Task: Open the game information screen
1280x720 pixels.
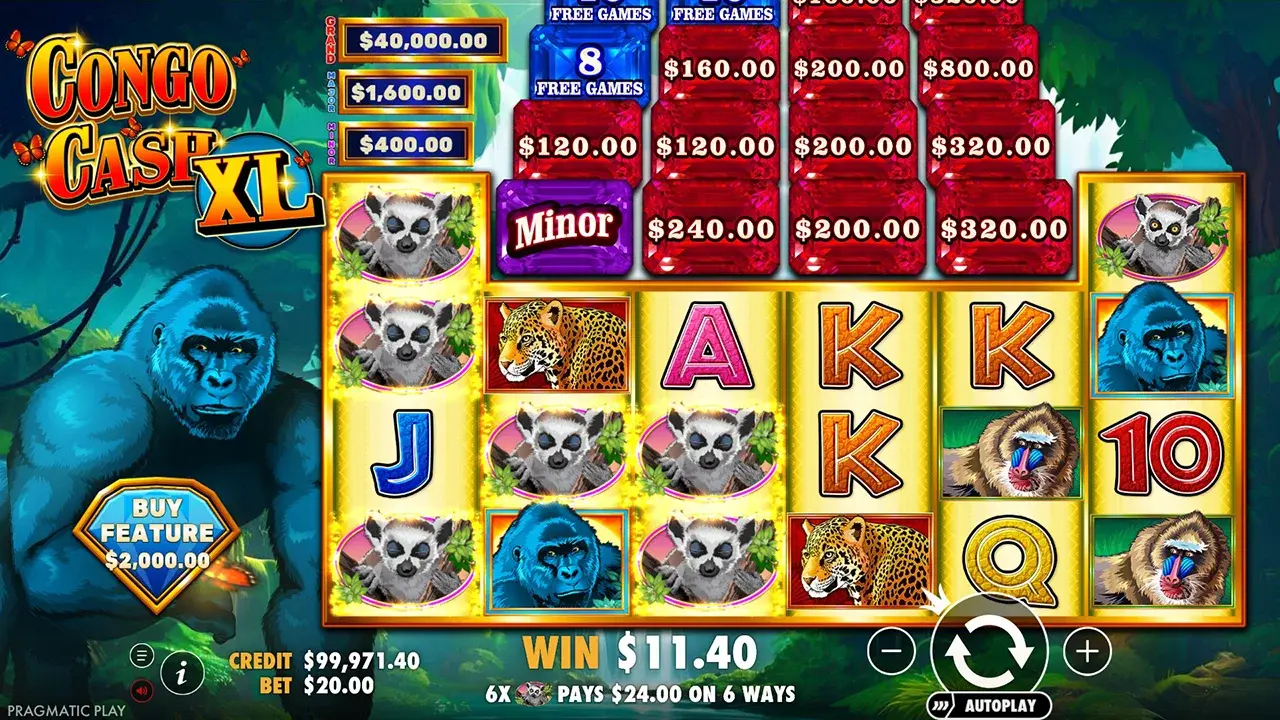Action: click(180, 673)
